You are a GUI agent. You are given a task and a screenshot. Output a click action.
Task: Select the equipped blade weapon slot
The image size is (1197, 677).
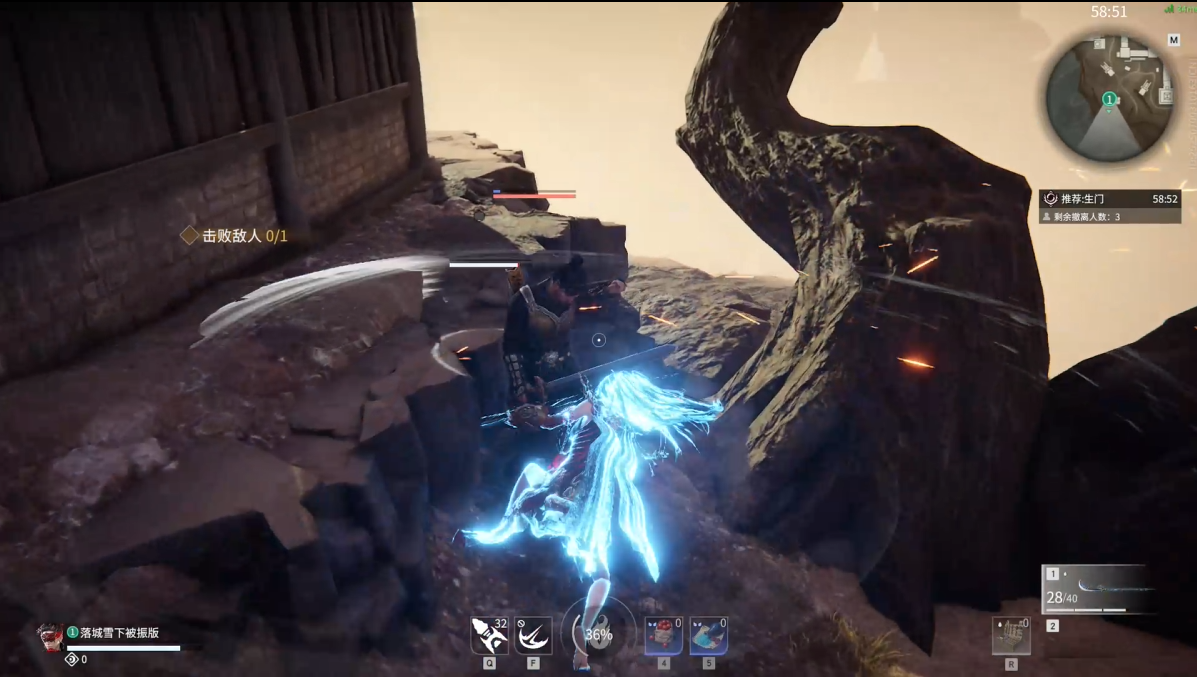pos(1100,589)
